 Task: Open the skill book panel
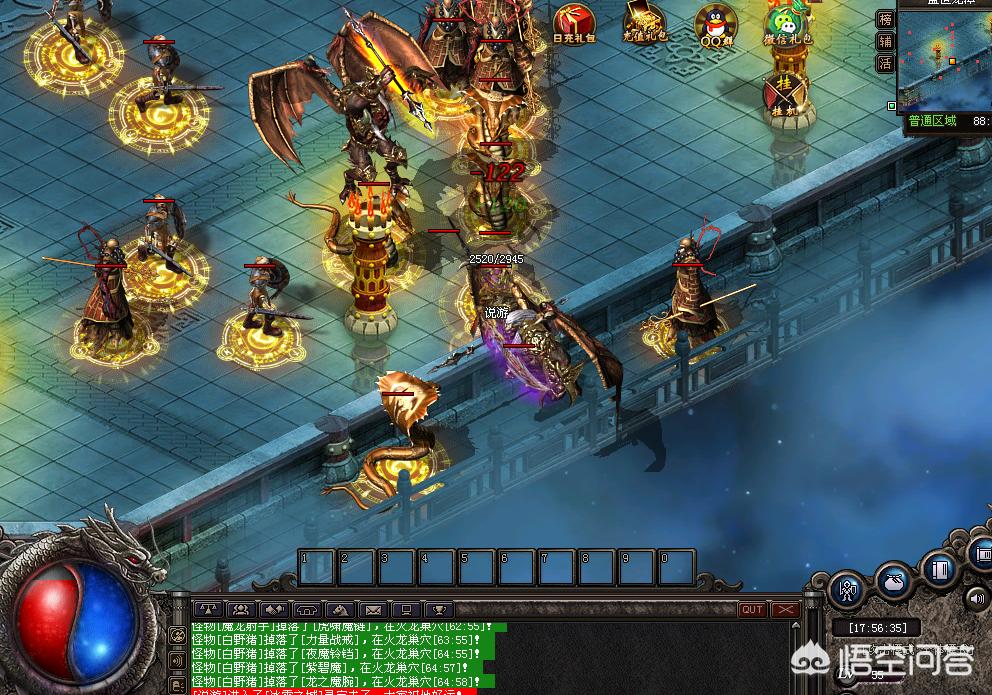(x=938, y=570)
